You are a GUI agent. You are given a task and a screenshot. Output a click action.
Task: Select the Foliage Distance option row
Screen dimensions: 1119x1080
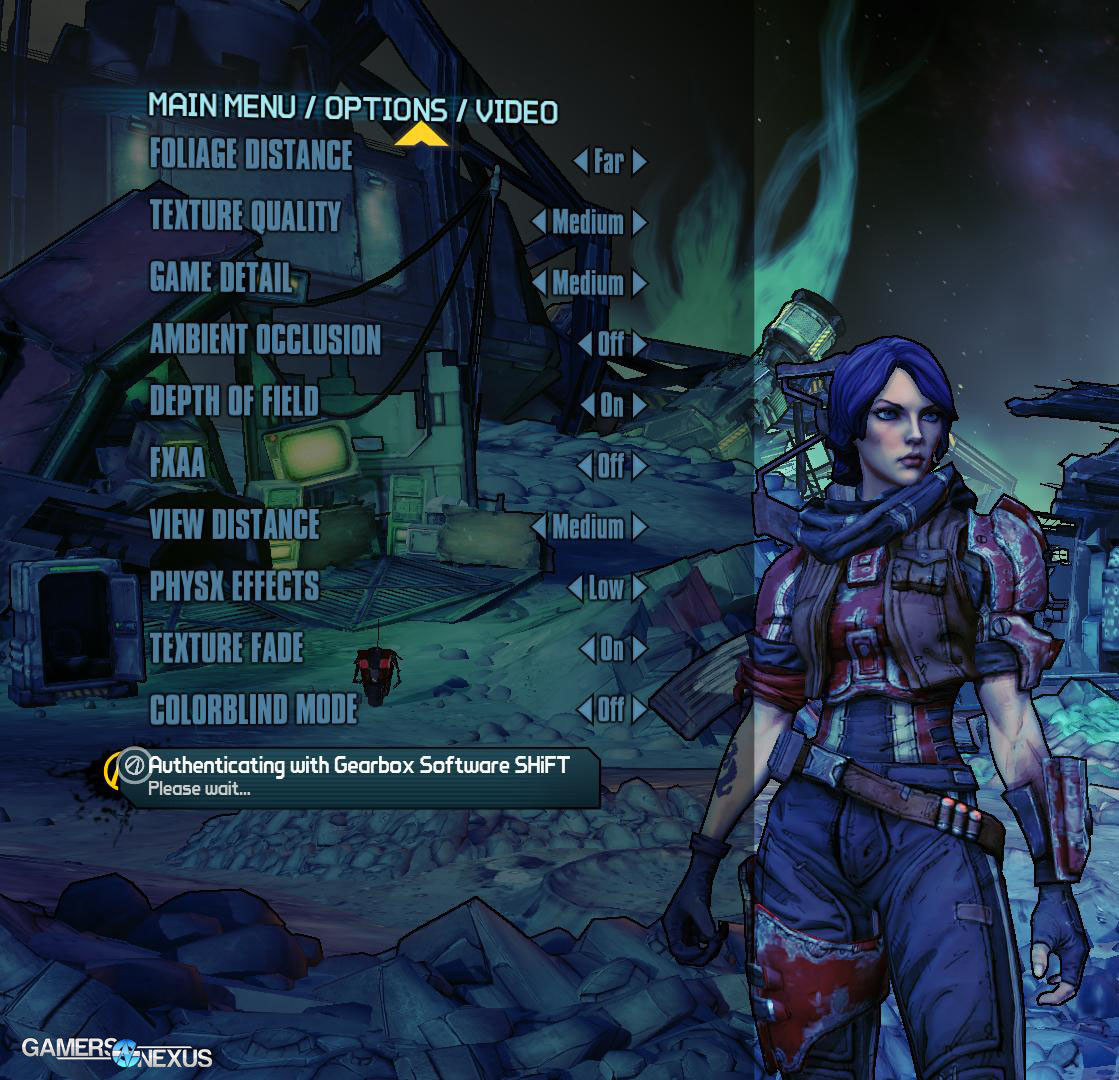(251, 155)
